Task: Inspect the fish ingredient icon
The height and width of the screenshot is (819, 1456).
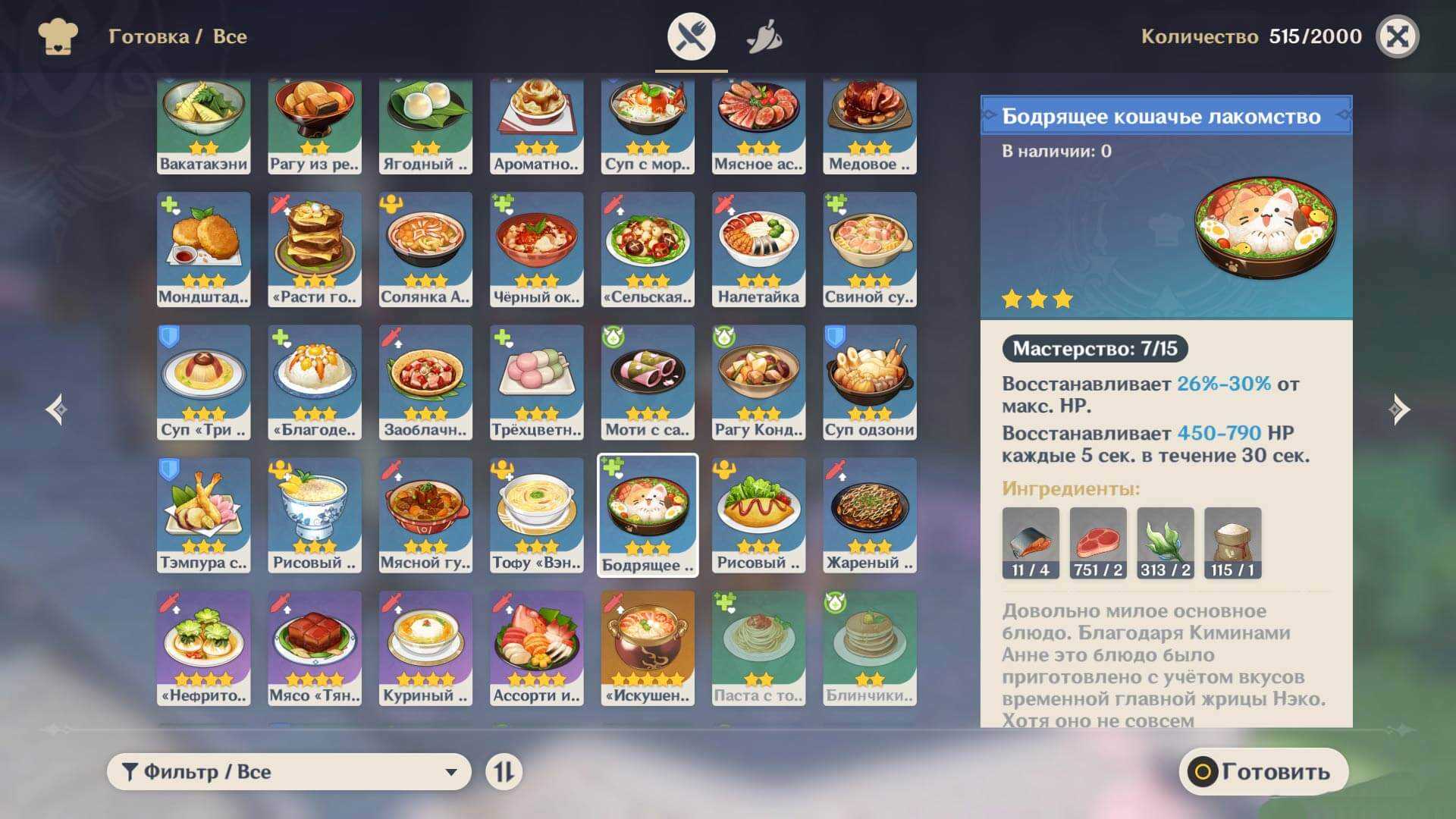Action: 1031,543
